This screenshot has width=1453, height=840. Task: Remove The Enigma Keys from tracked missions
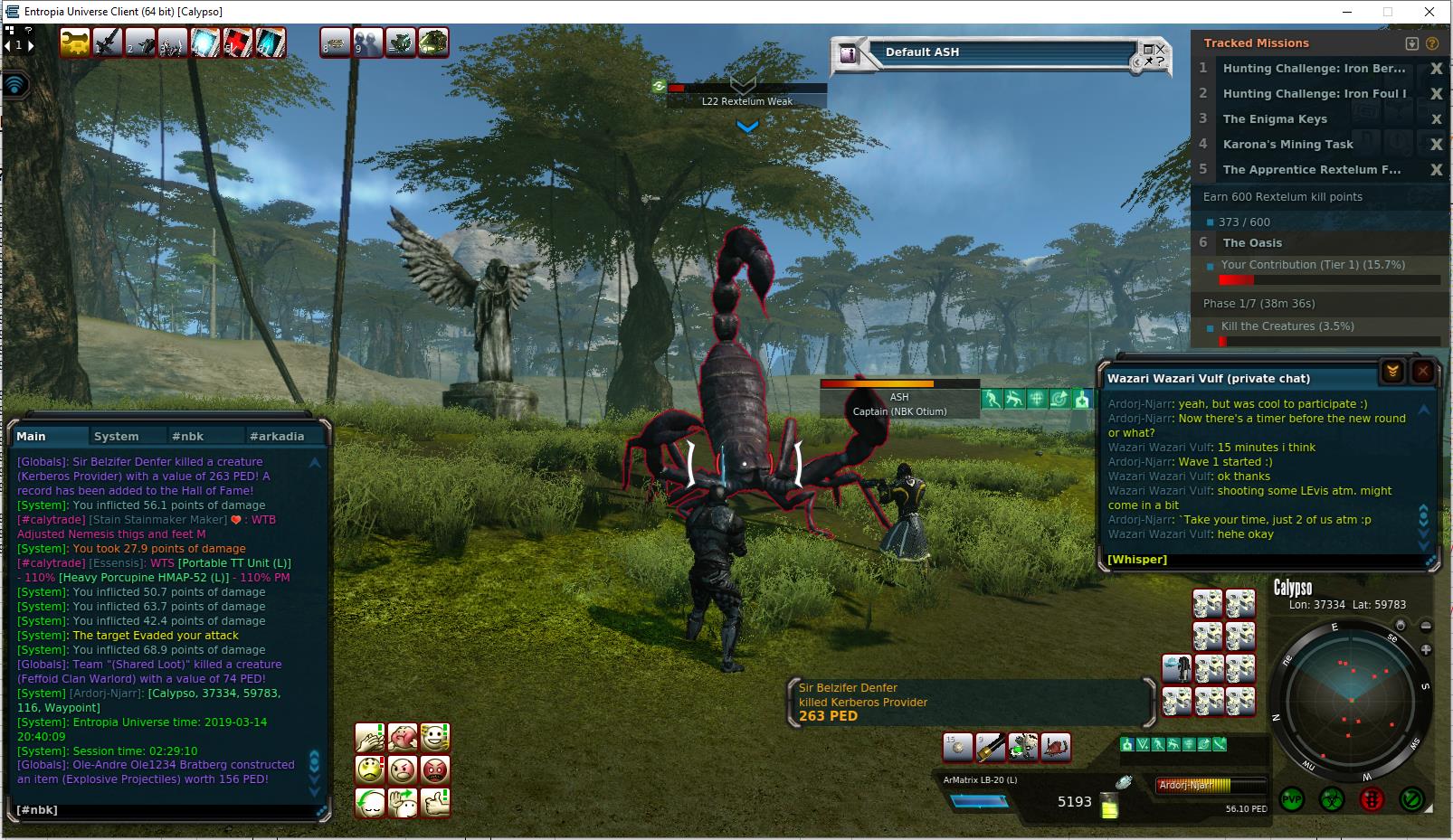tap(1435, 119)
